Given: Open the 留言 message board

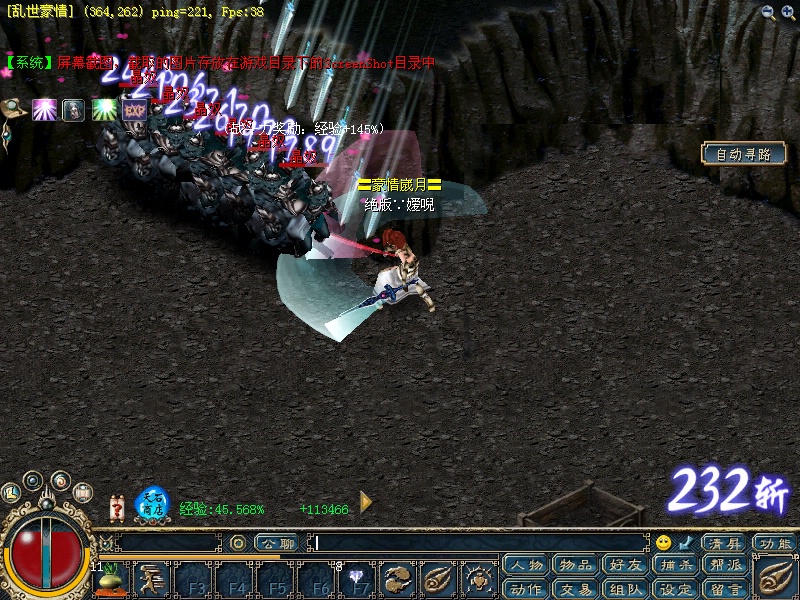Looking at the screenshot, I should pos(726,588).
